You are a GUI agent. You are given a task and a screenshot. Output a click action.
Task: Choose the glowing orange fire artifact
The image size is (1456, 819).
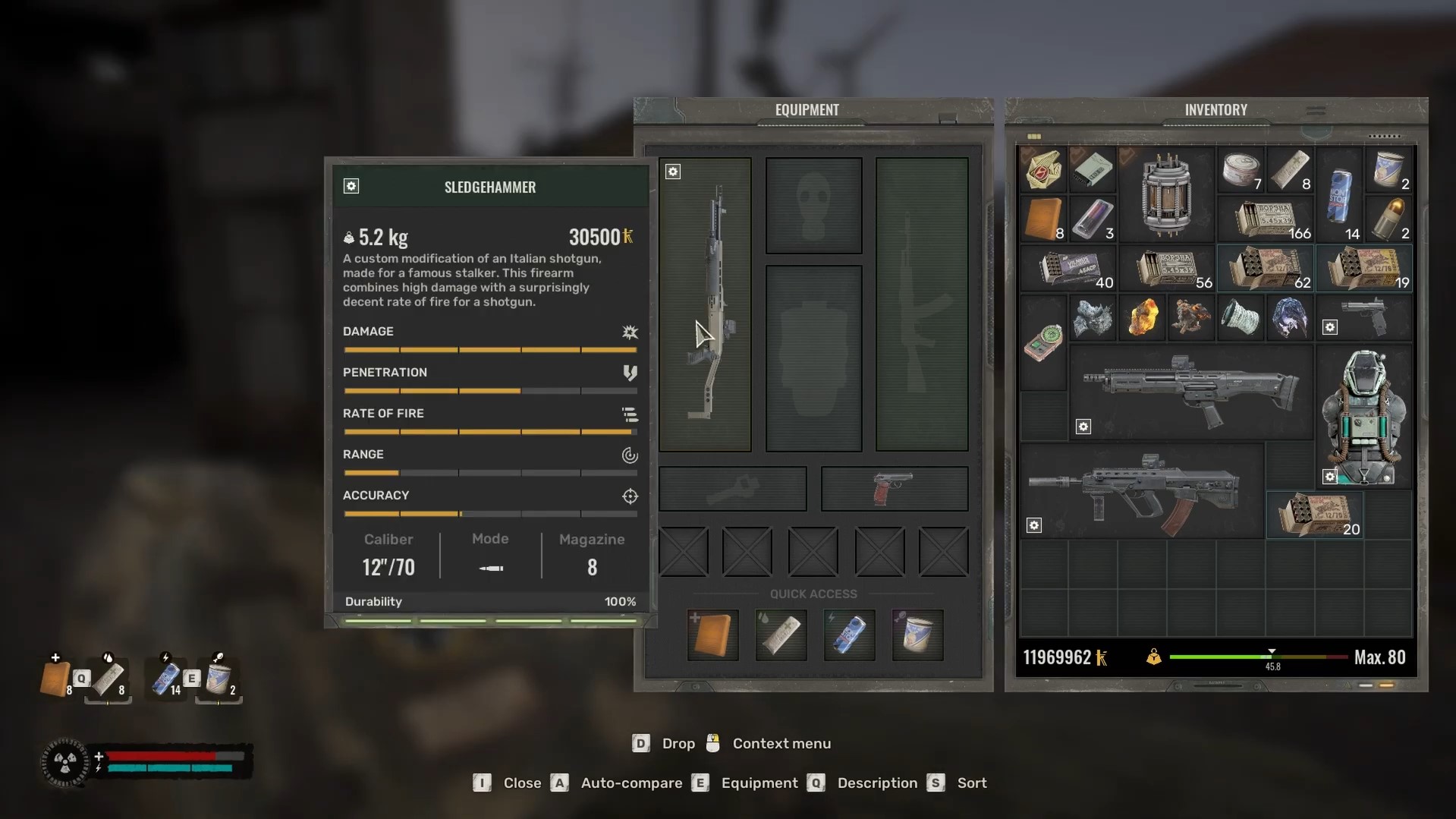coord(1141,317)
